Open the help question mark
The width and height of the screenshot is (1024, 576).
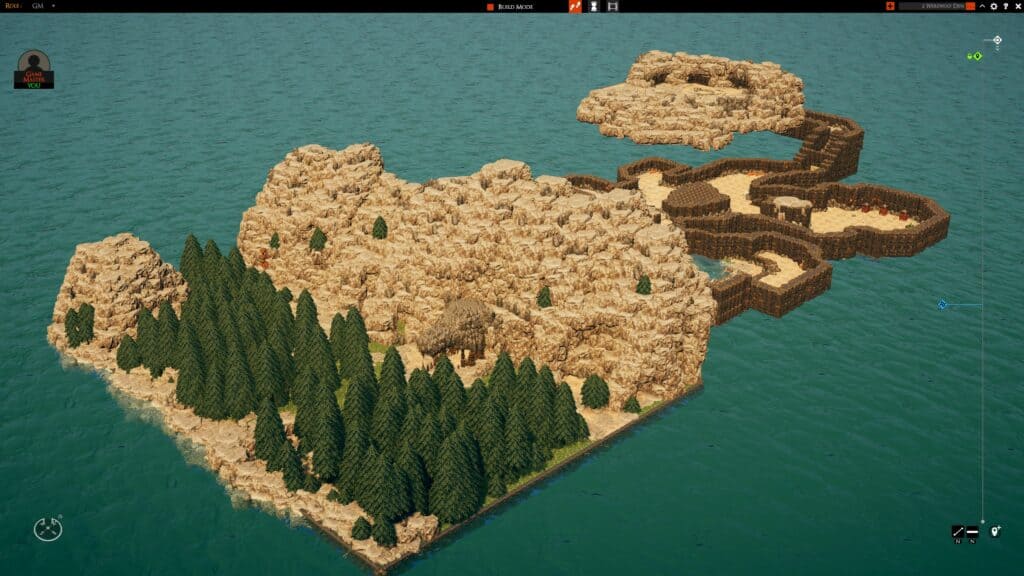(x=1005, y=6)
